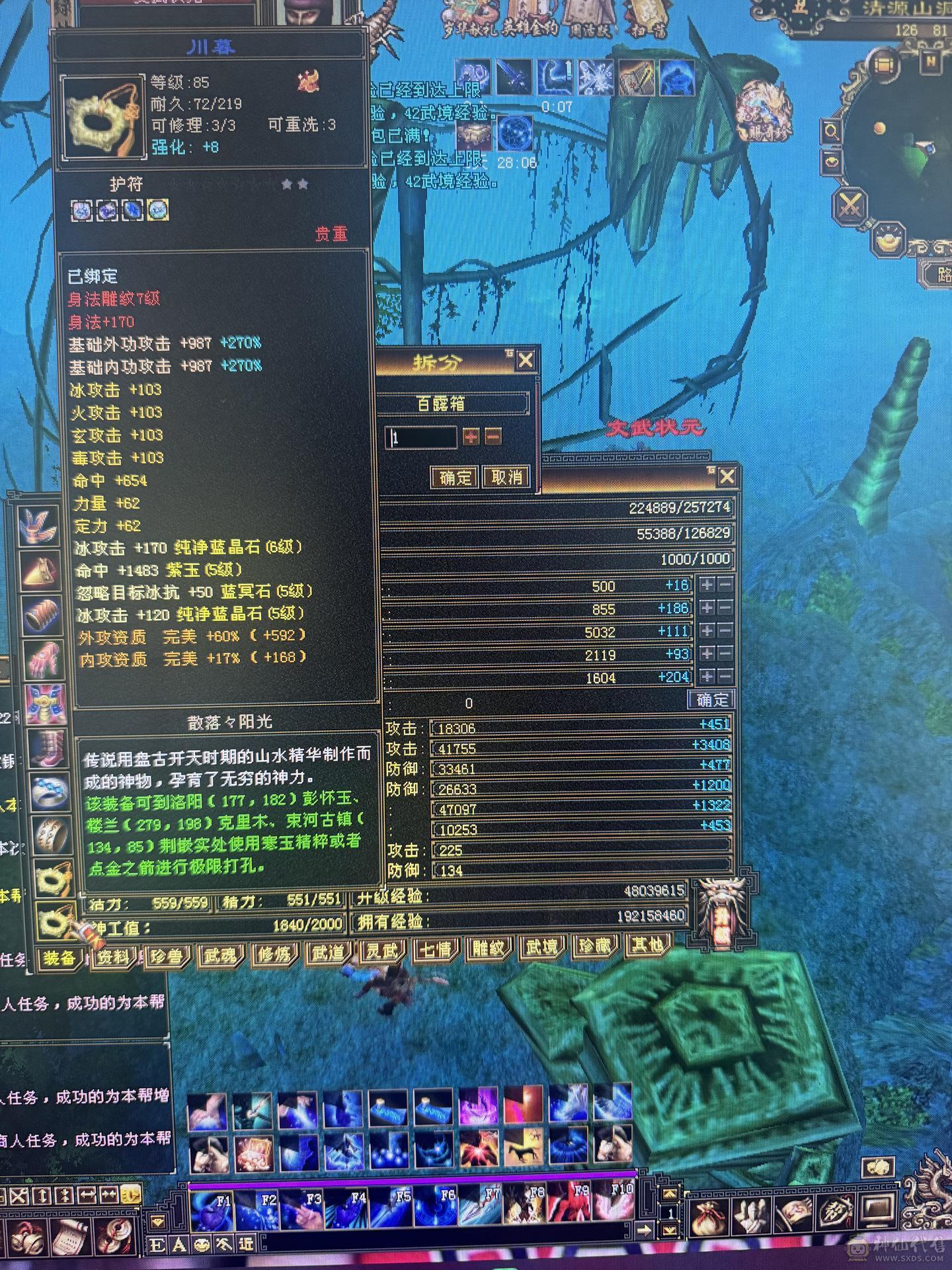
Task: Toggle the eye icon under the minimap magnifier
Action: 832,162
